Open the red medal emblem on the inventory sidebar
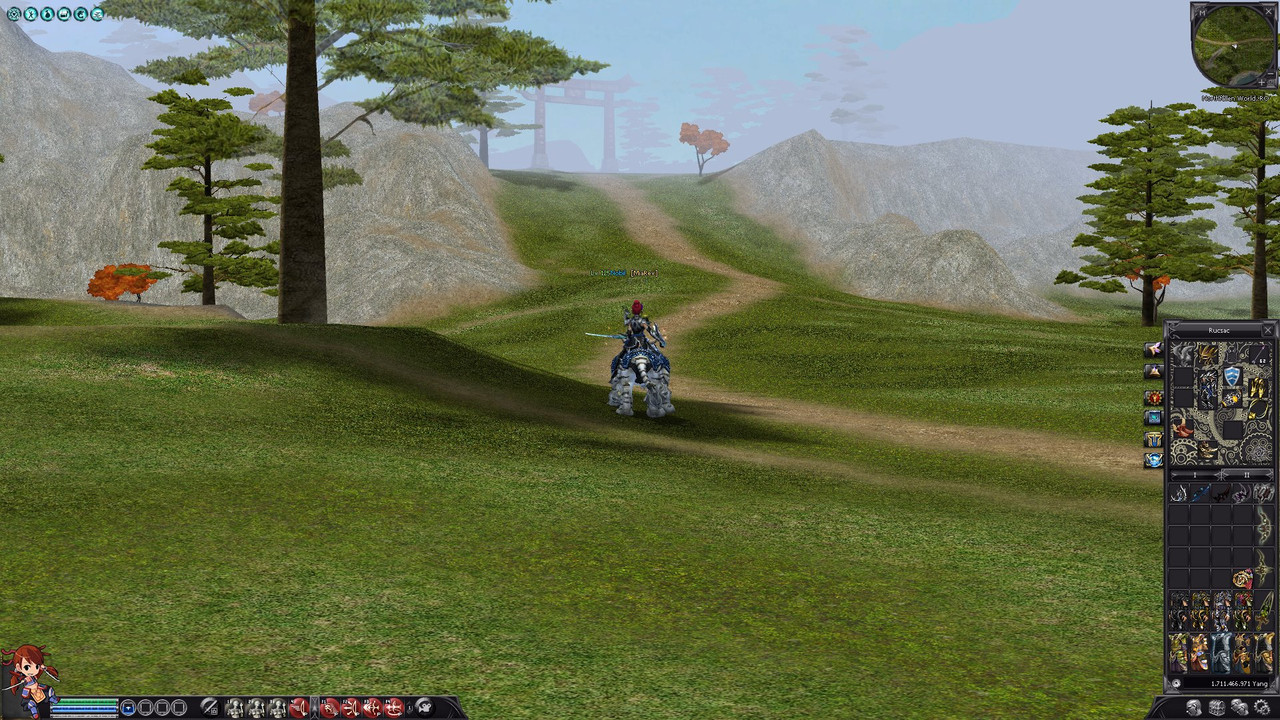The image size is (1280, 720). (1156, 397)
